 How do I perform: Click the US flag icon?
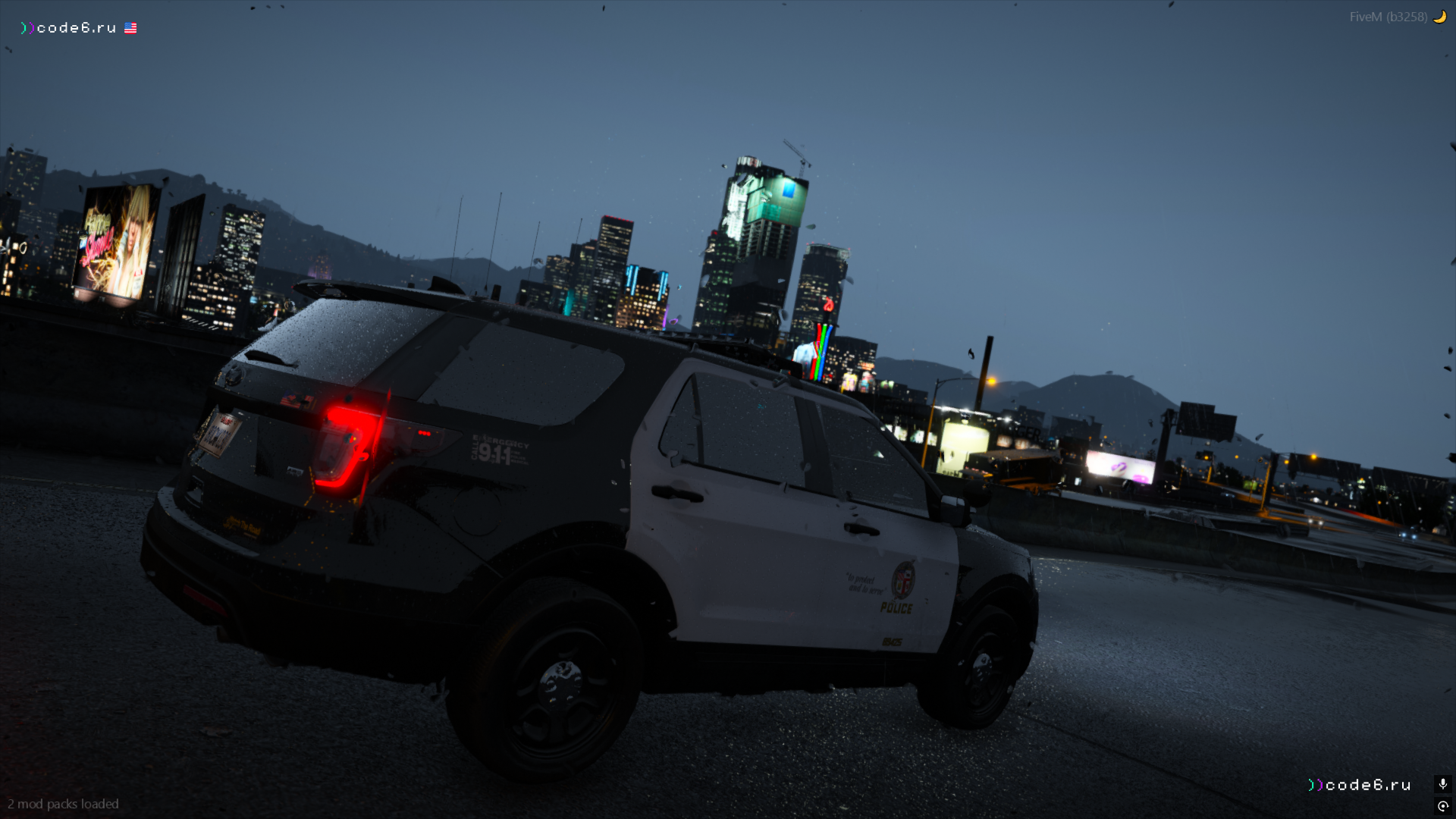pos(130,28)
